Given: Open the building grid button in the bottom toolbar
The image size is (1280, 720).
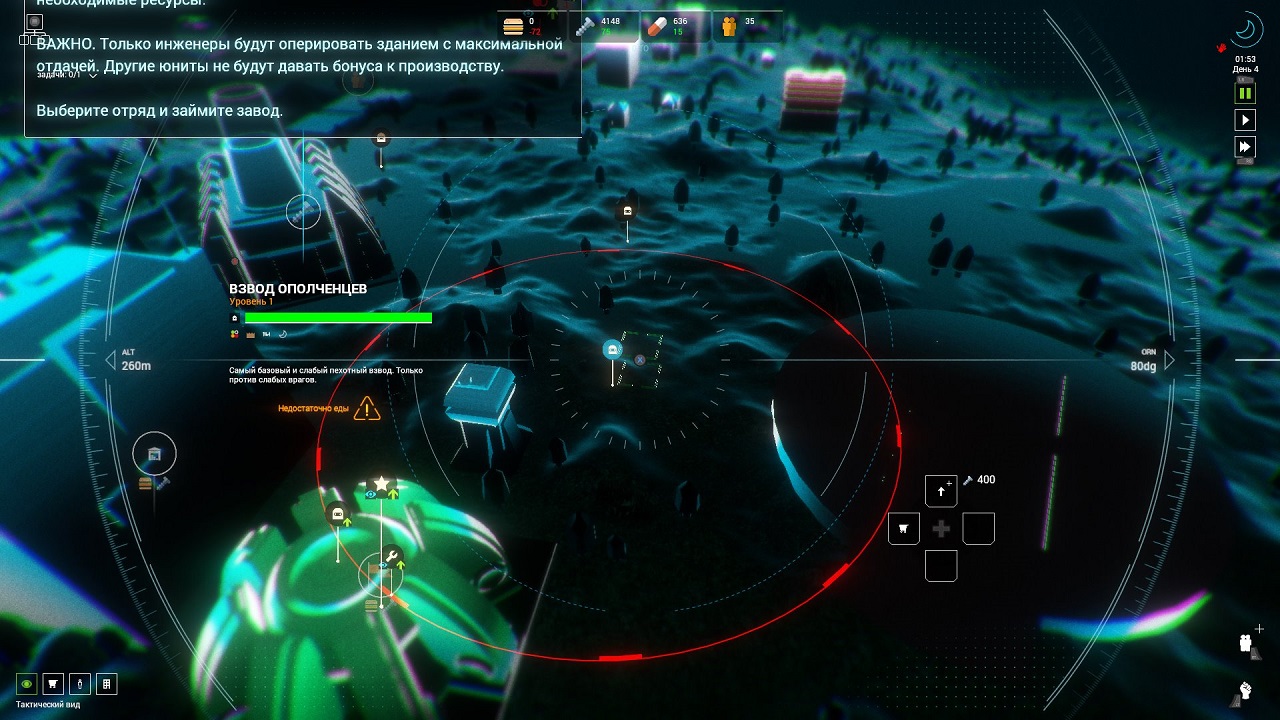Looking at the screenshot, I should click(105, 684).
